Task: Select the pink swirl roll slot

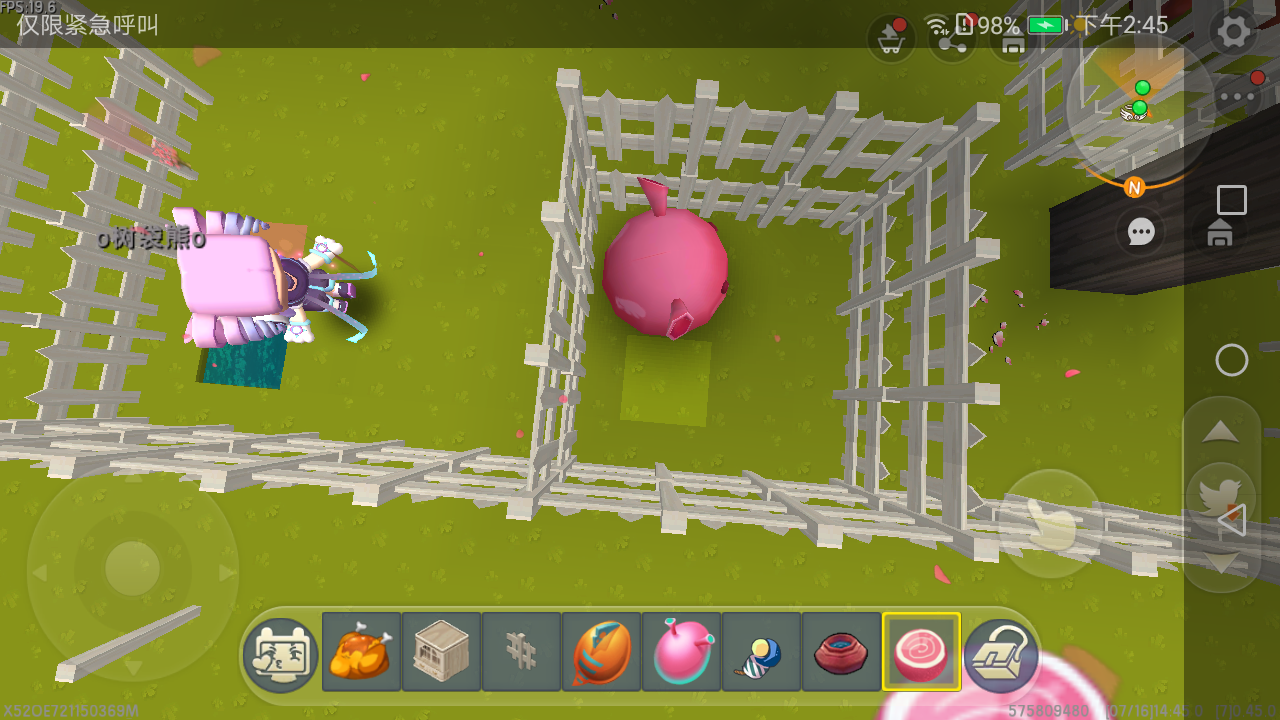Action: tap(921, 652)
